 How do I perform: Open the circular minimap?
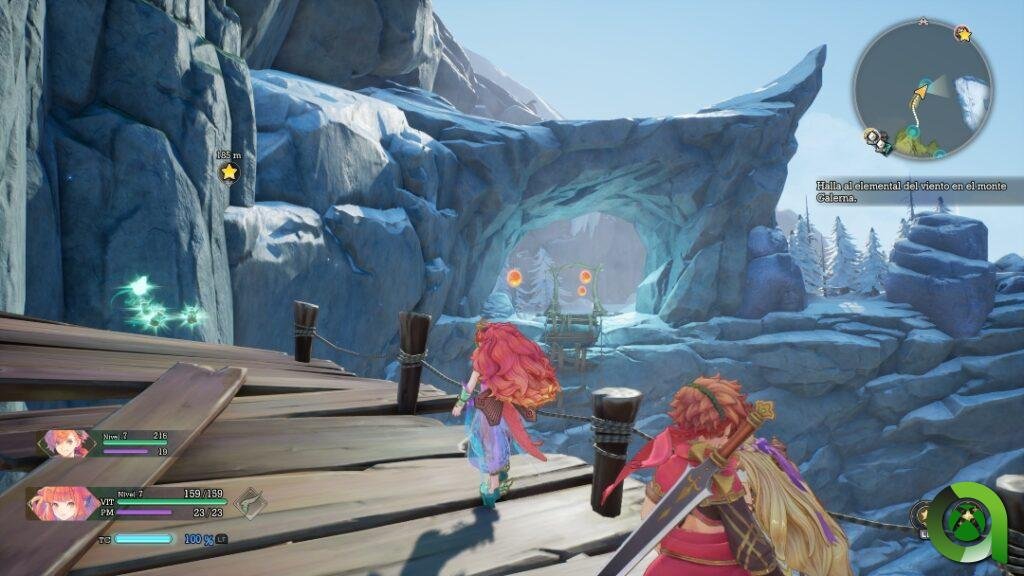[x=922, y=88]
